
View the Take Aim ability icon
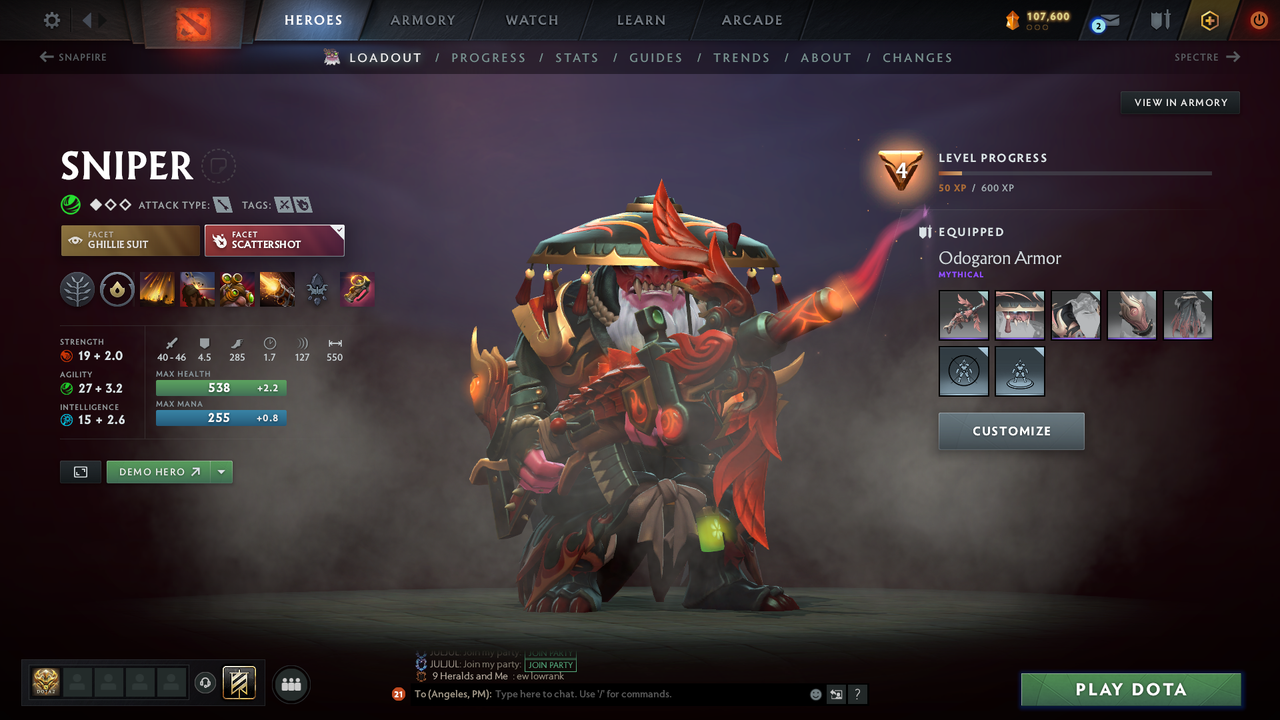click(237, 289)
